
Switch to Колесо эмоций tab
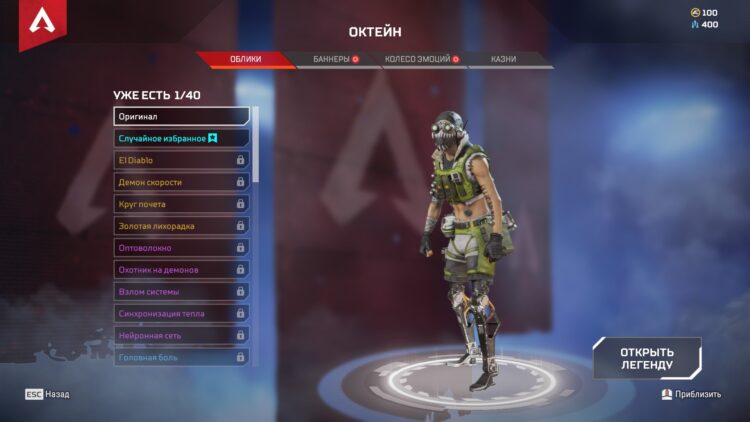pos(420,59)
